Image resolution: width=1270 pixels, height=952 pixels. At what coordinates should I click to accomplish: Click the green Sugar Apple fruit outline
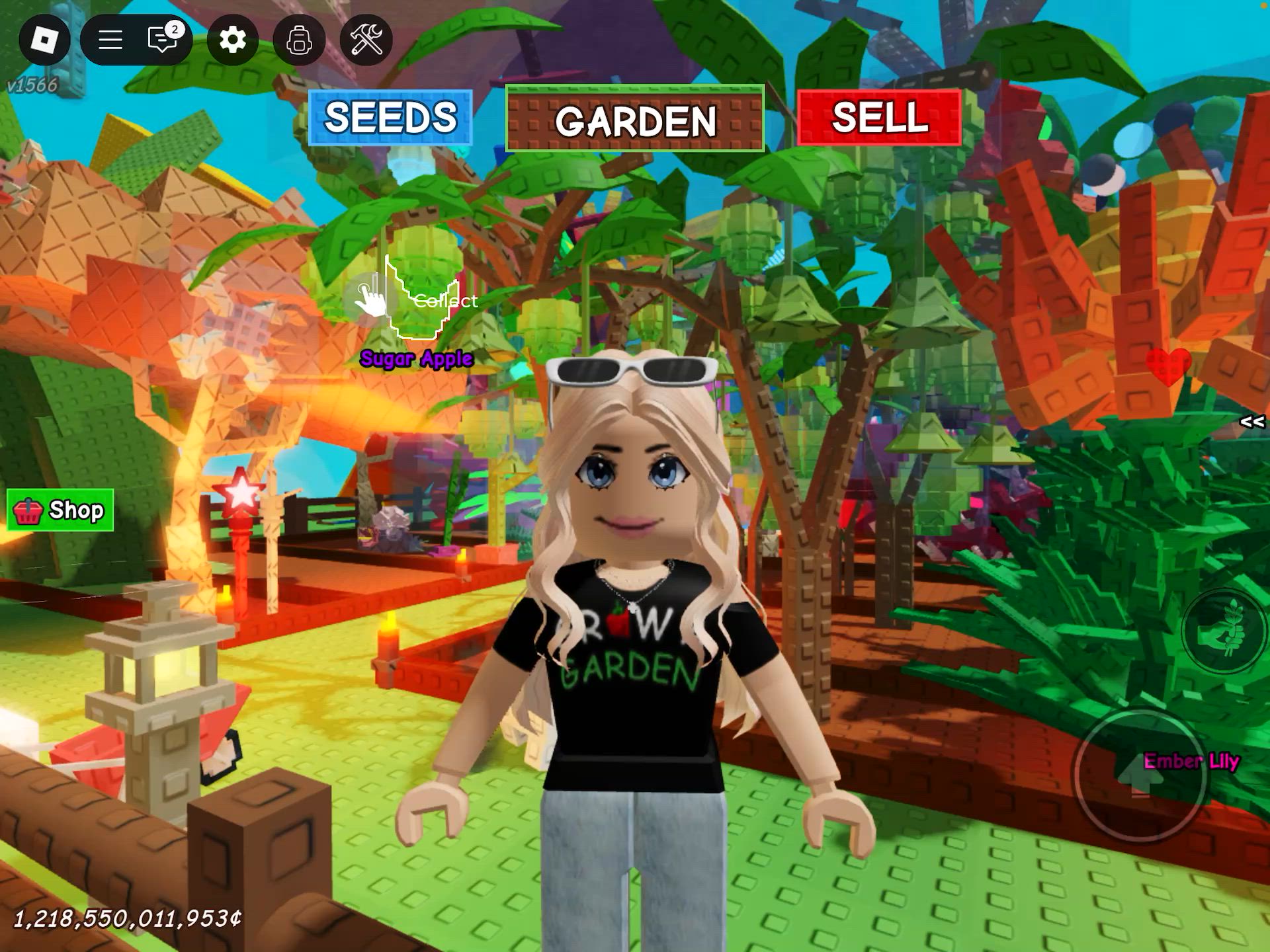tap(421, 297)
